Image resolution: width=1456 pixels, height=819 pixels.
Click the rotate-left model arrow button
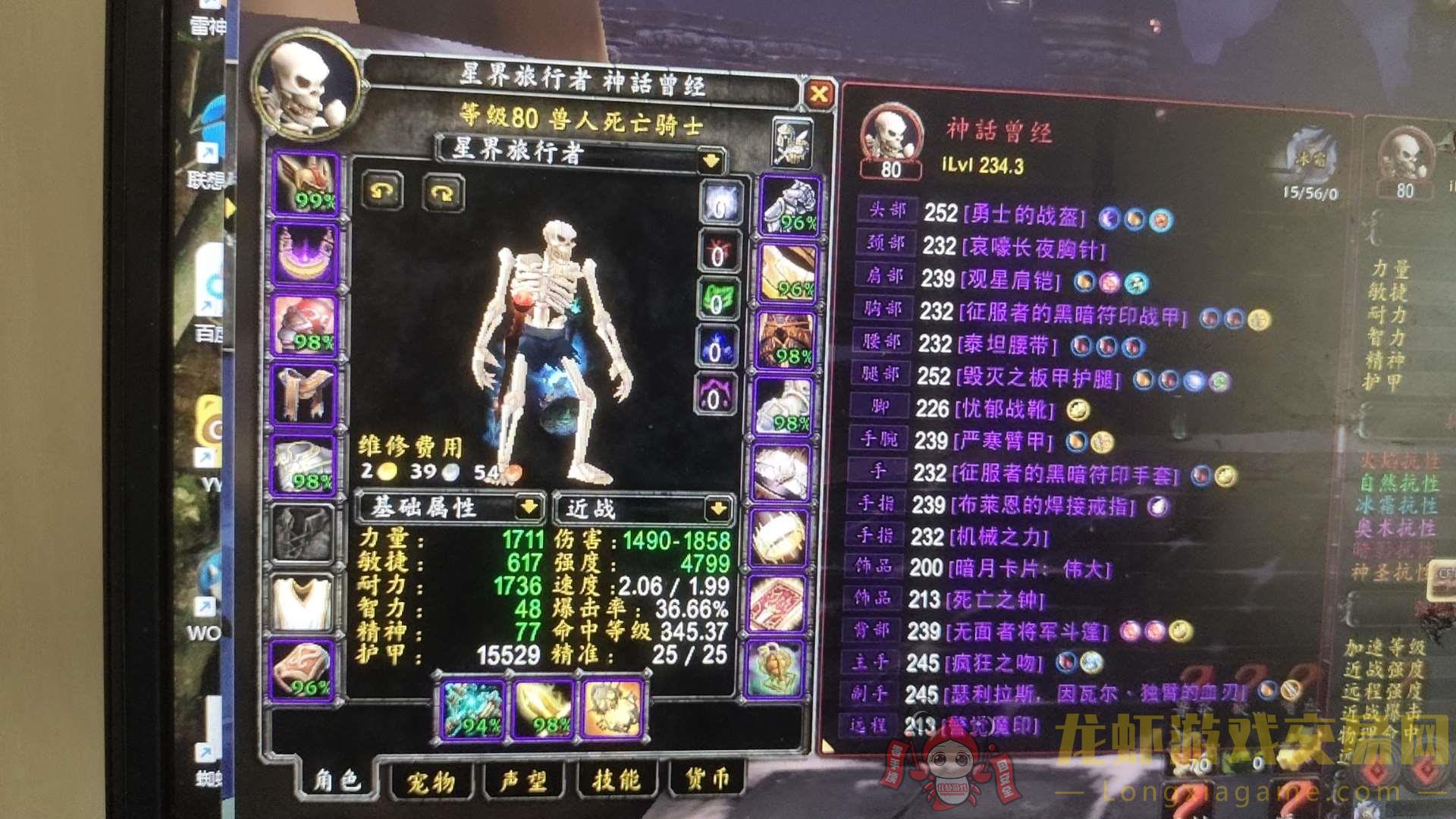(383, 192)
